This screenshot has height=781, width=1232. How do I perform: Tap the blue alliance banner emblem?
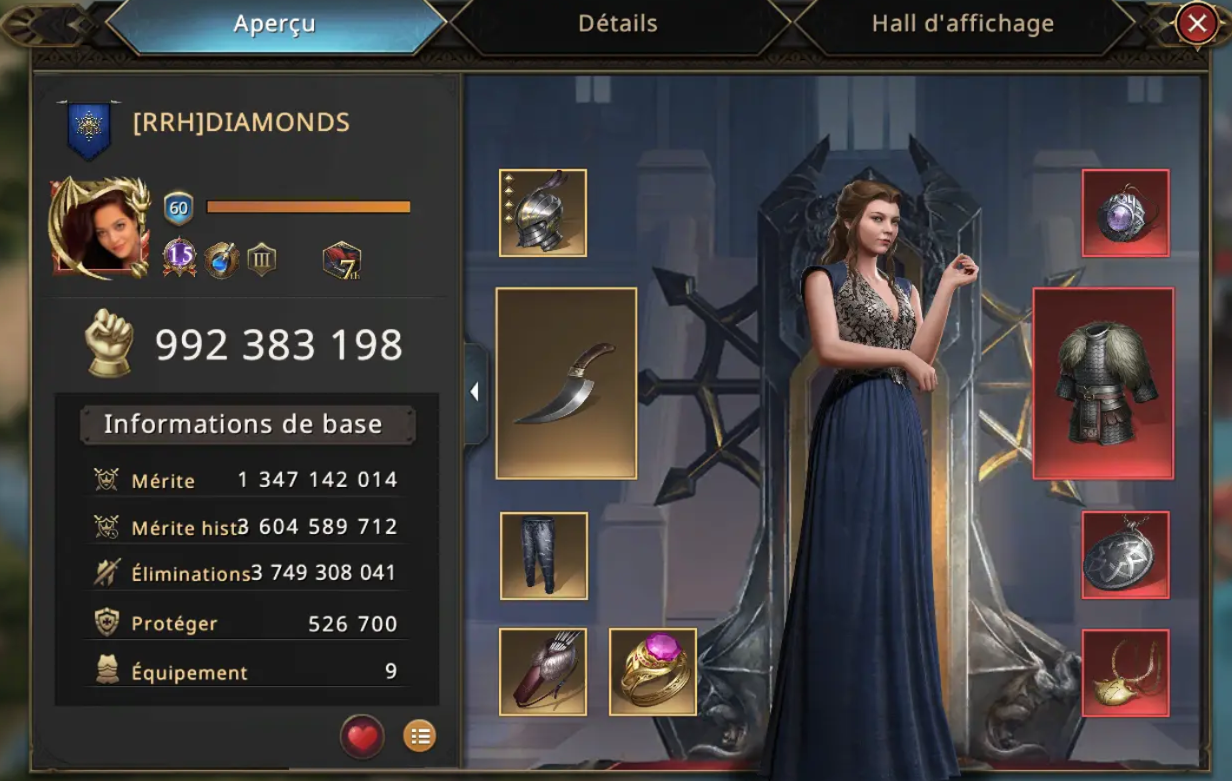[89, 128]
